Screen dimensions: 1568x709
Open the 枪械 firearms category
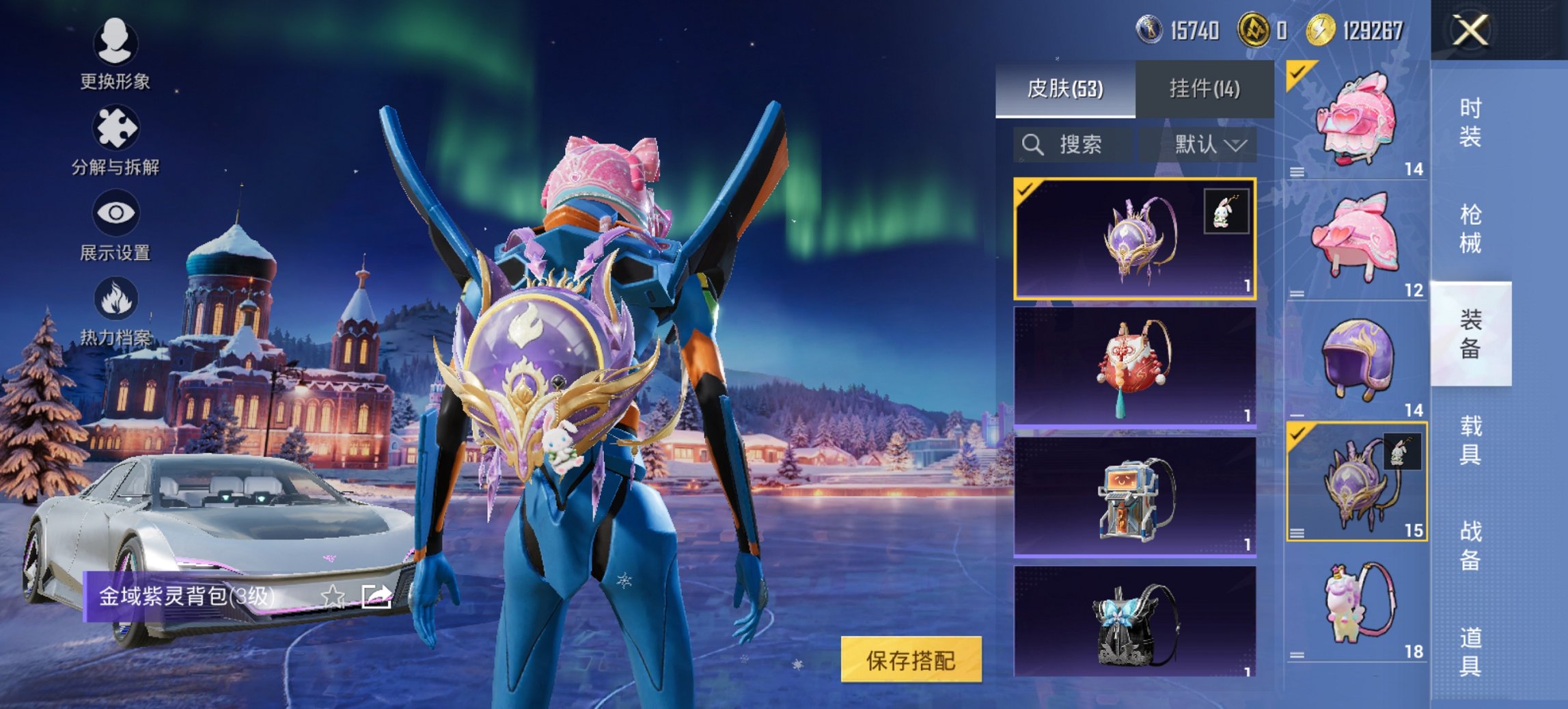1470,229
